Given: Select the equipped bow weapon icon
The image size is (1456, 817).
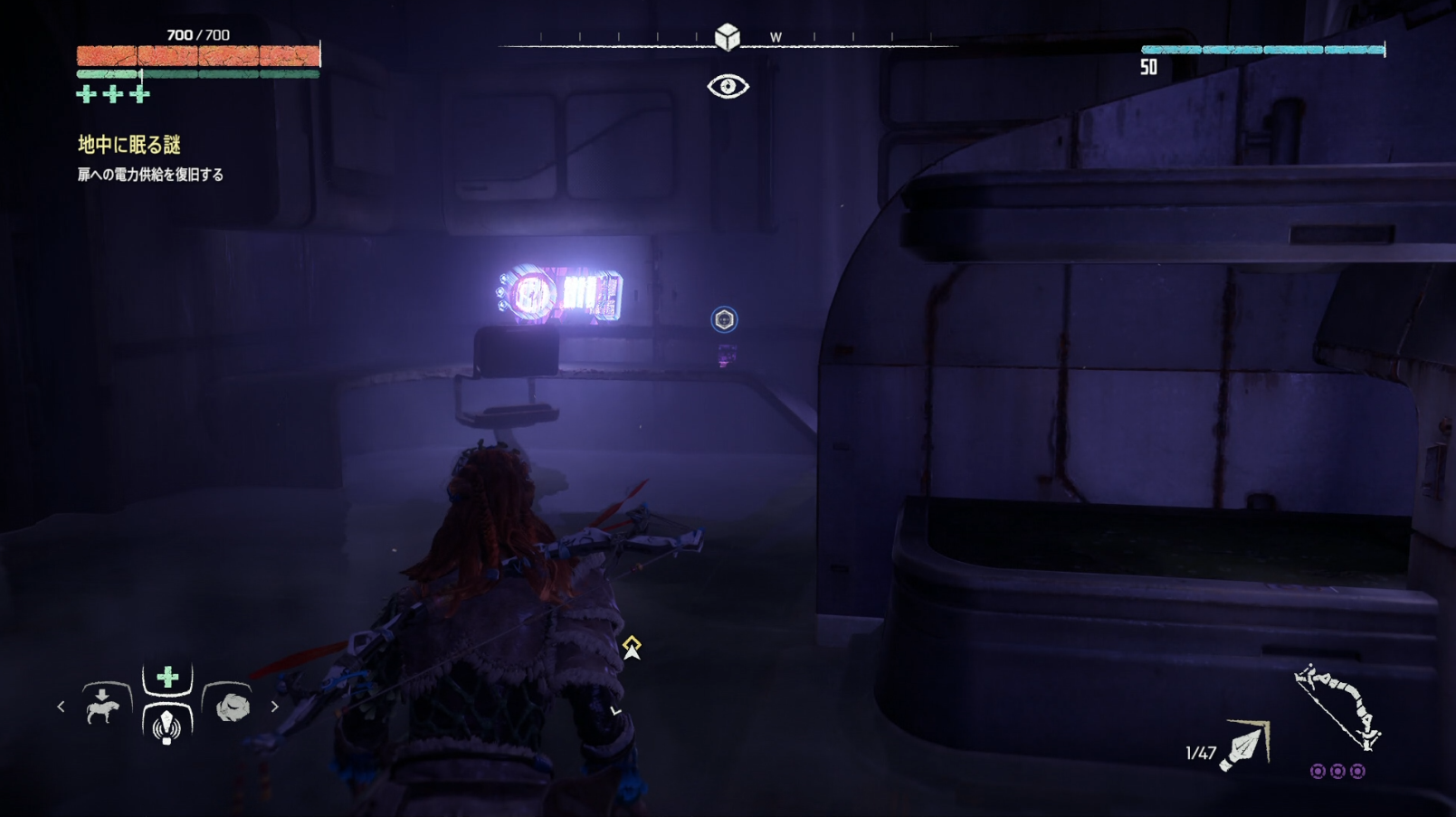Looking at the screenshot, I should tap(1337, 707).
